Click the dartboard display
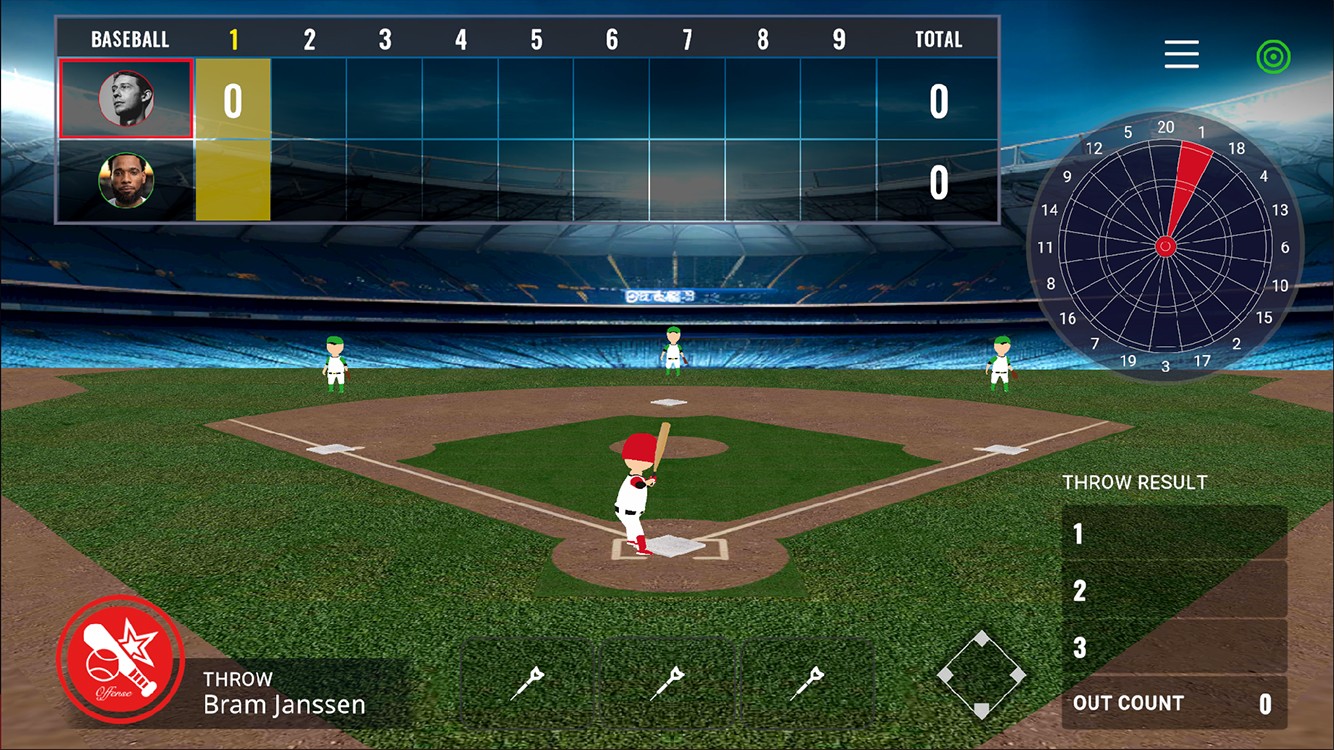The height and width of the screenshot is (750, 1334). [1165, 246]
